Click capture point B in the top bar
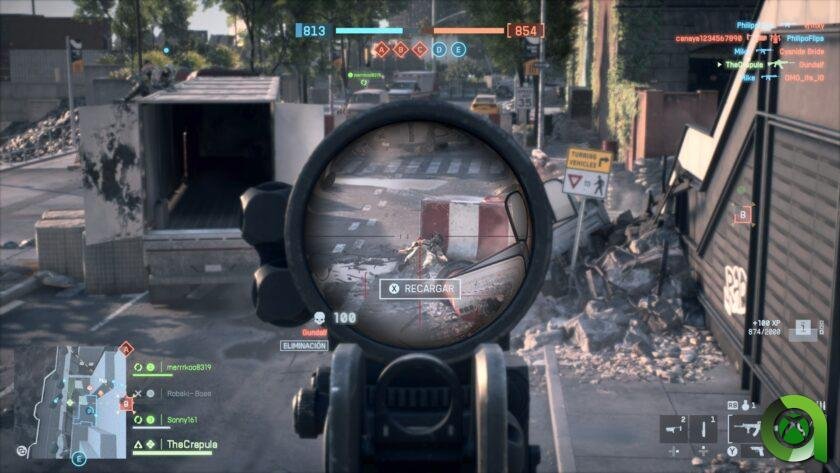The height and width of the screenshot is (473, 840). 400,49
